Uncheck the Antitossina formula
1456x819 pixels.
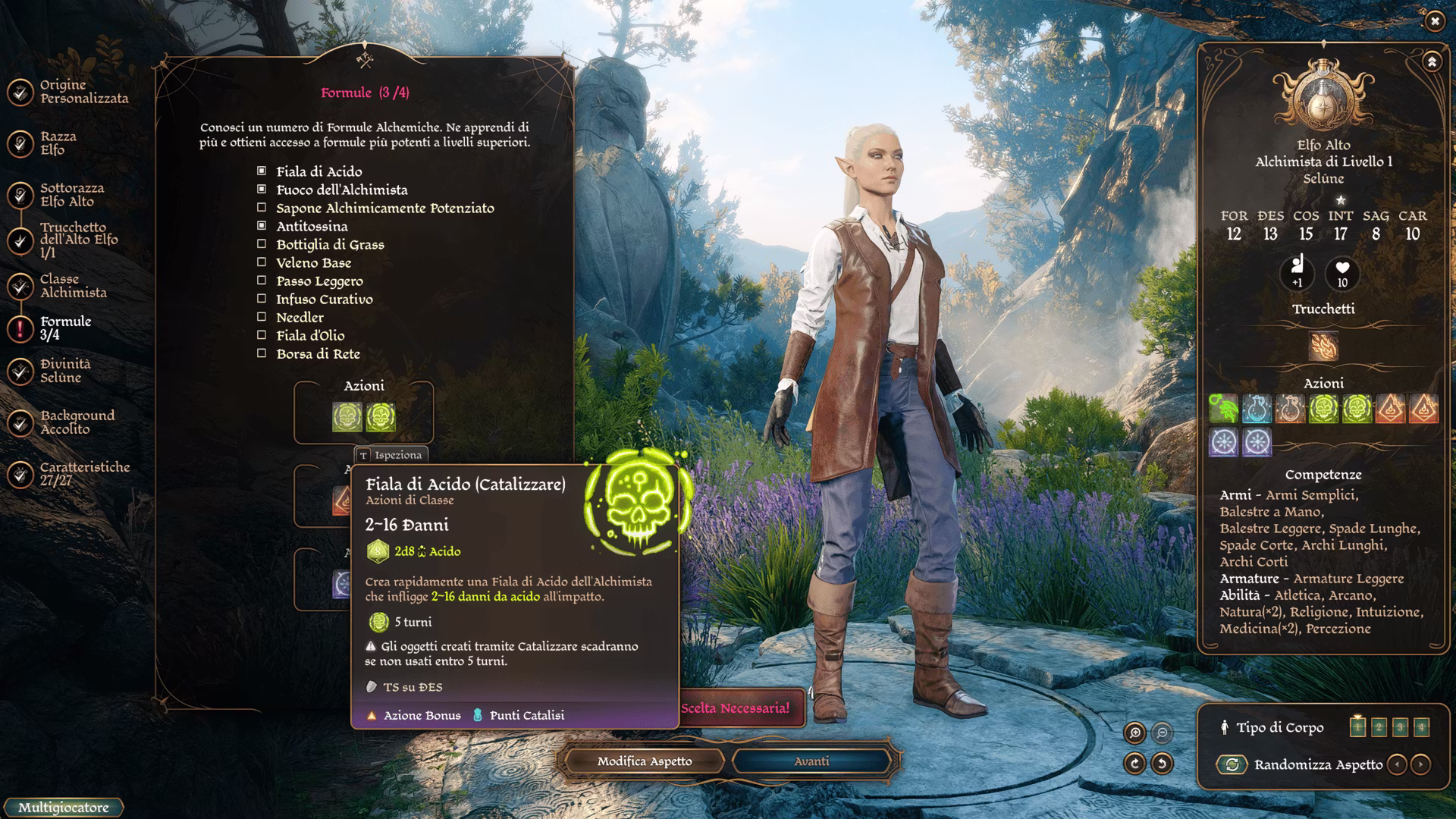(x=262, y=226)
